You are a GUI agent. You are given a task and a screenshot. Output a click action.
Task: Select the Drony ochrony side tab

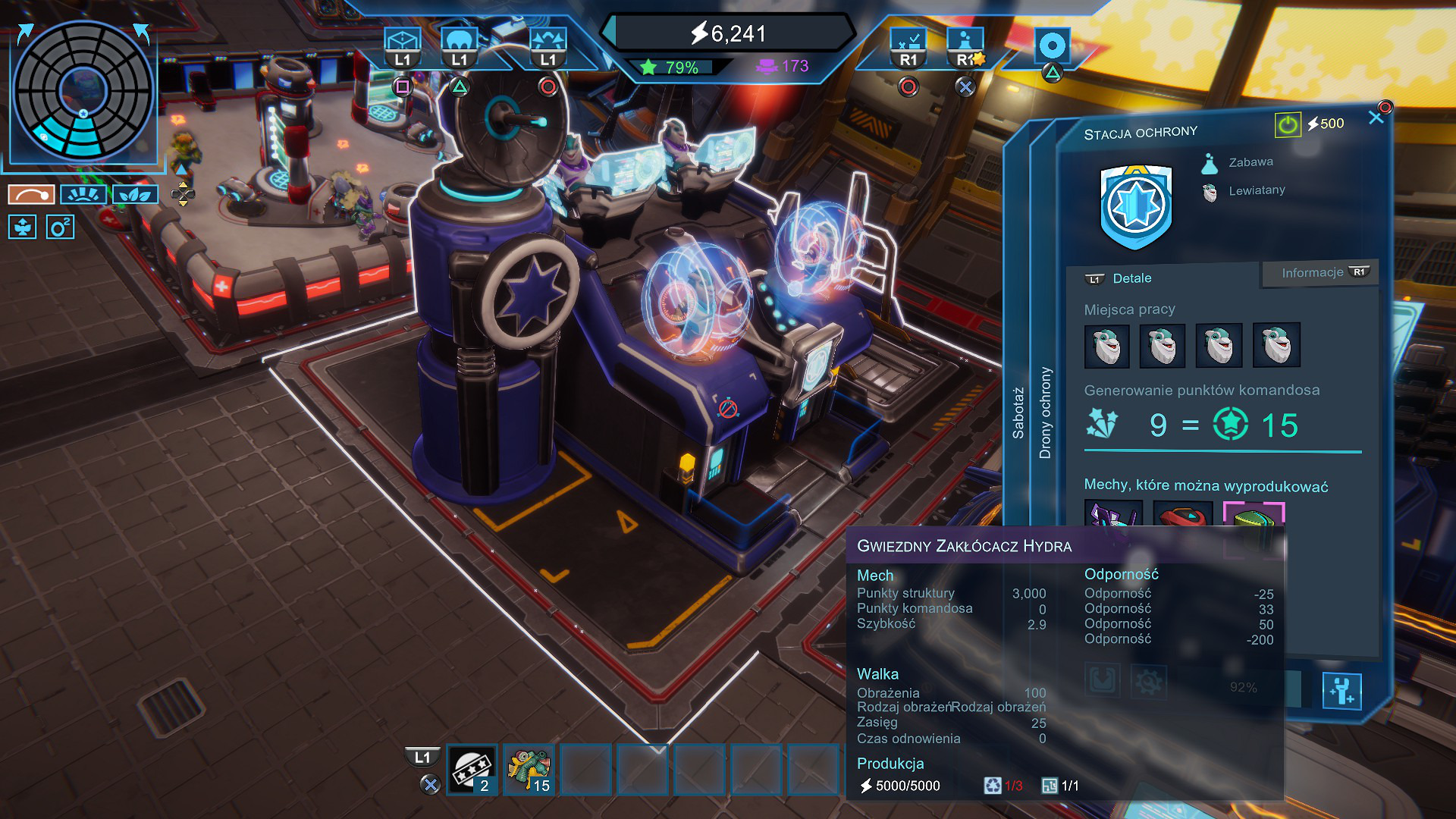click(1045, 413)
